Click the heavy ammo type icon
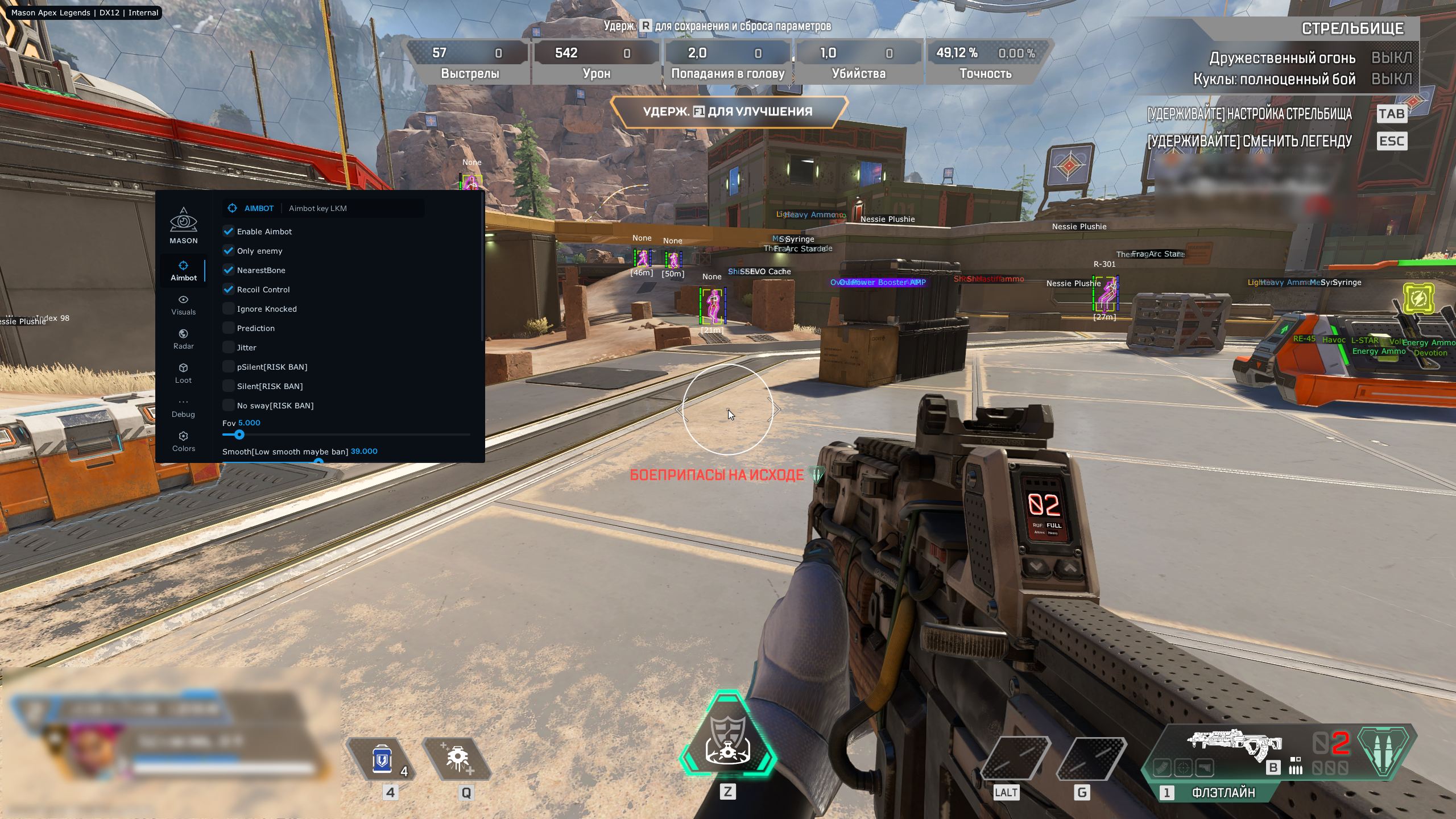1456x819 pixels. (x=1385, y=751)
